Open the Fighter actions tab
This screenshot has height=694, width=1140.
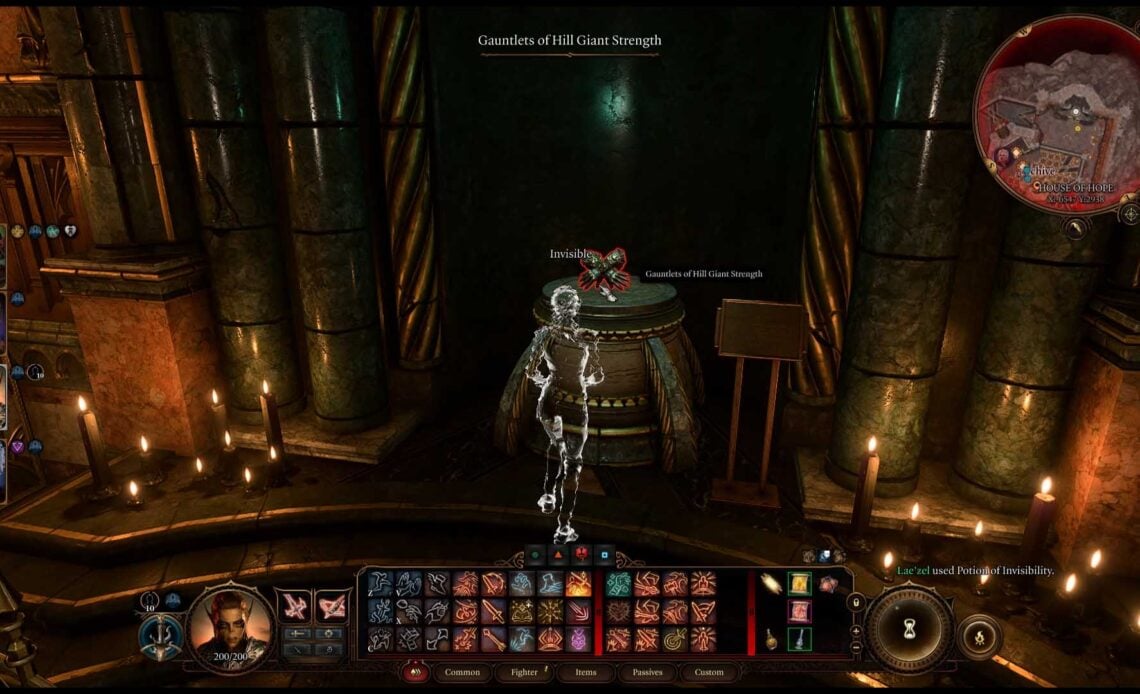(525, 672)
